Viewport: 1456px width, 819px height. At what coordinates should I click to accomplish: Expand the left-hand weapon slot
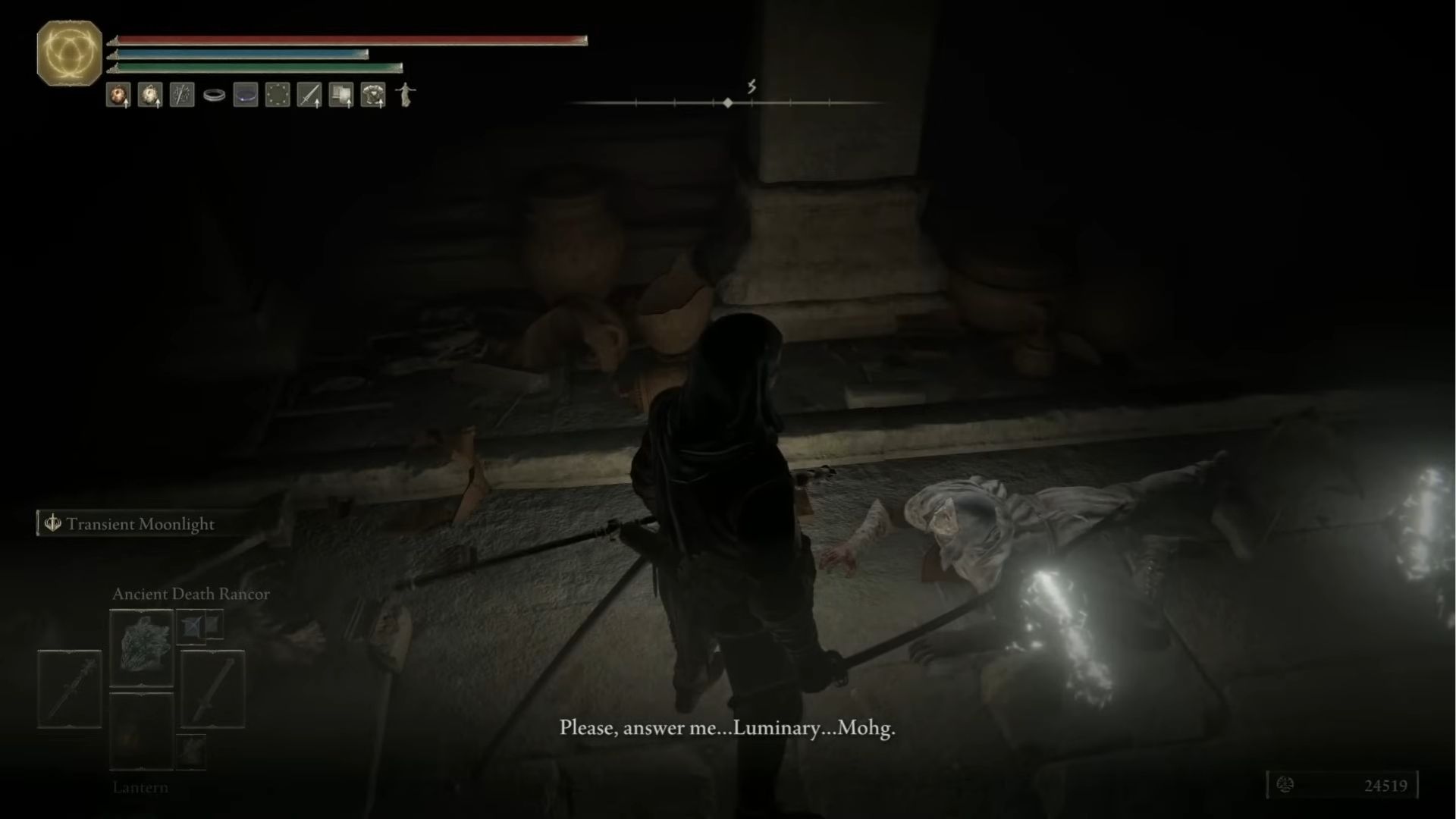click(x=68, y=688)
